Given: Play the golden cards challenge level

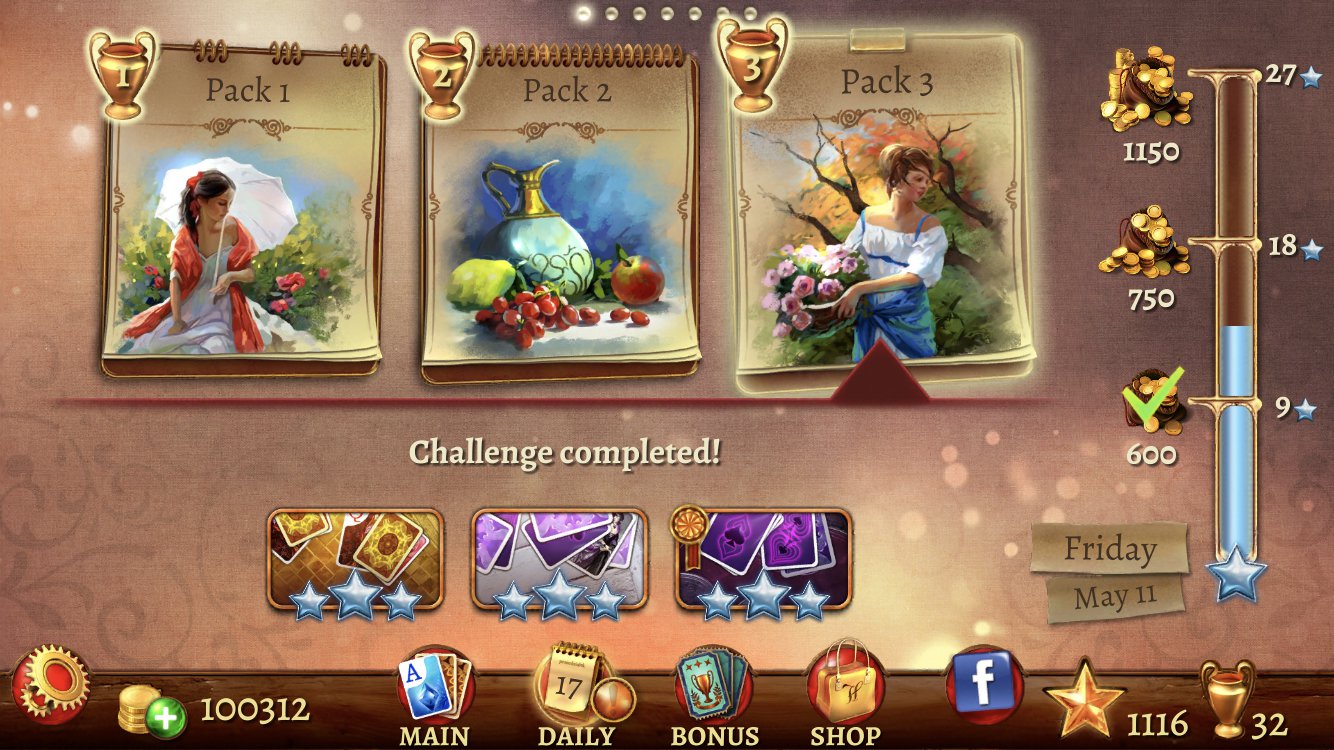Looking at the screenshot, I should click(x=355, y=558).
